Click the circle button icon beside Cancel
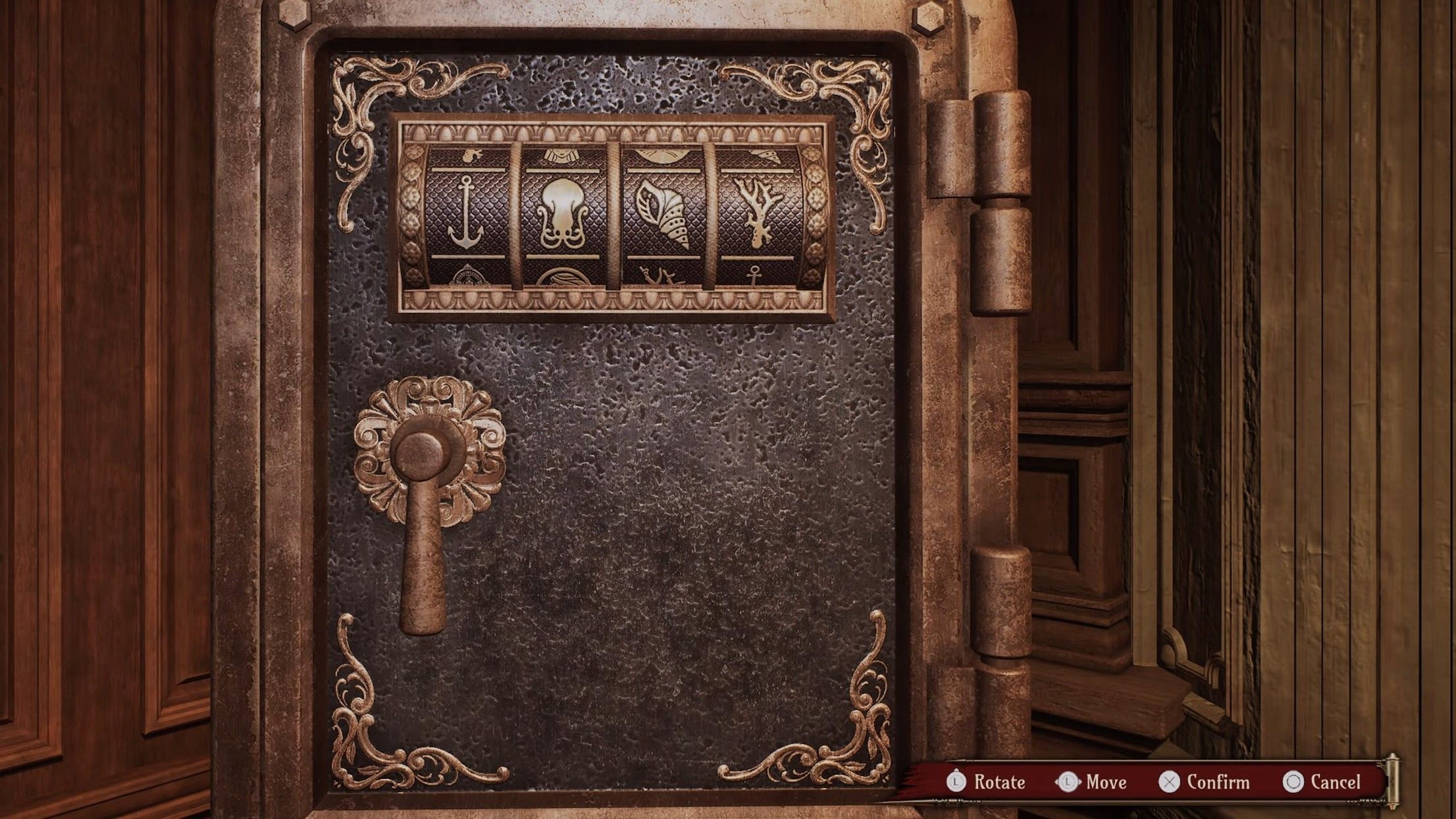This screenshot has height=819, width=1456. click(1295, 781)
